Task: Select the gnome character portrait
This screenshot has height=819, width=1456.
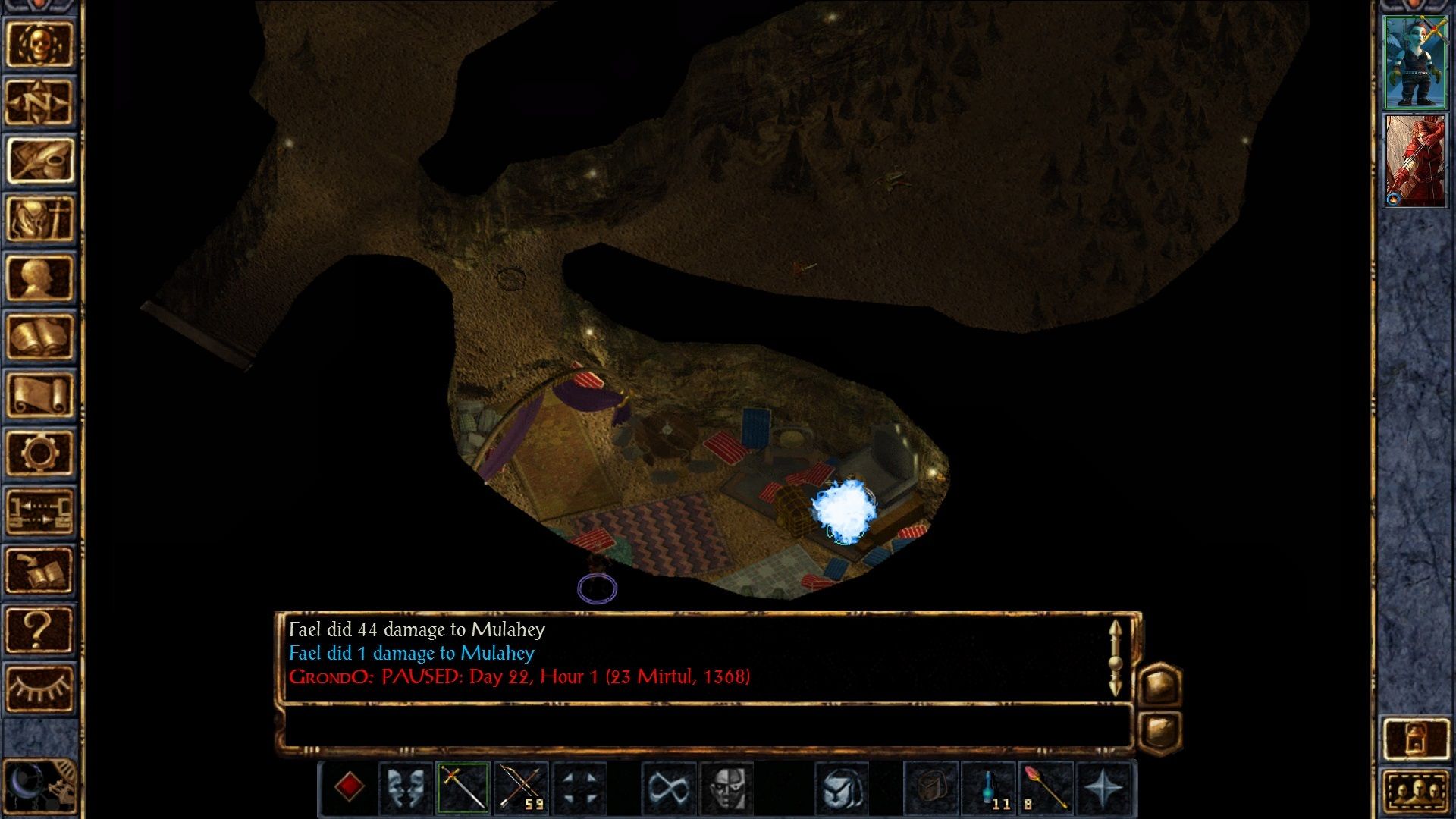Action: (x=1414, y=62)
